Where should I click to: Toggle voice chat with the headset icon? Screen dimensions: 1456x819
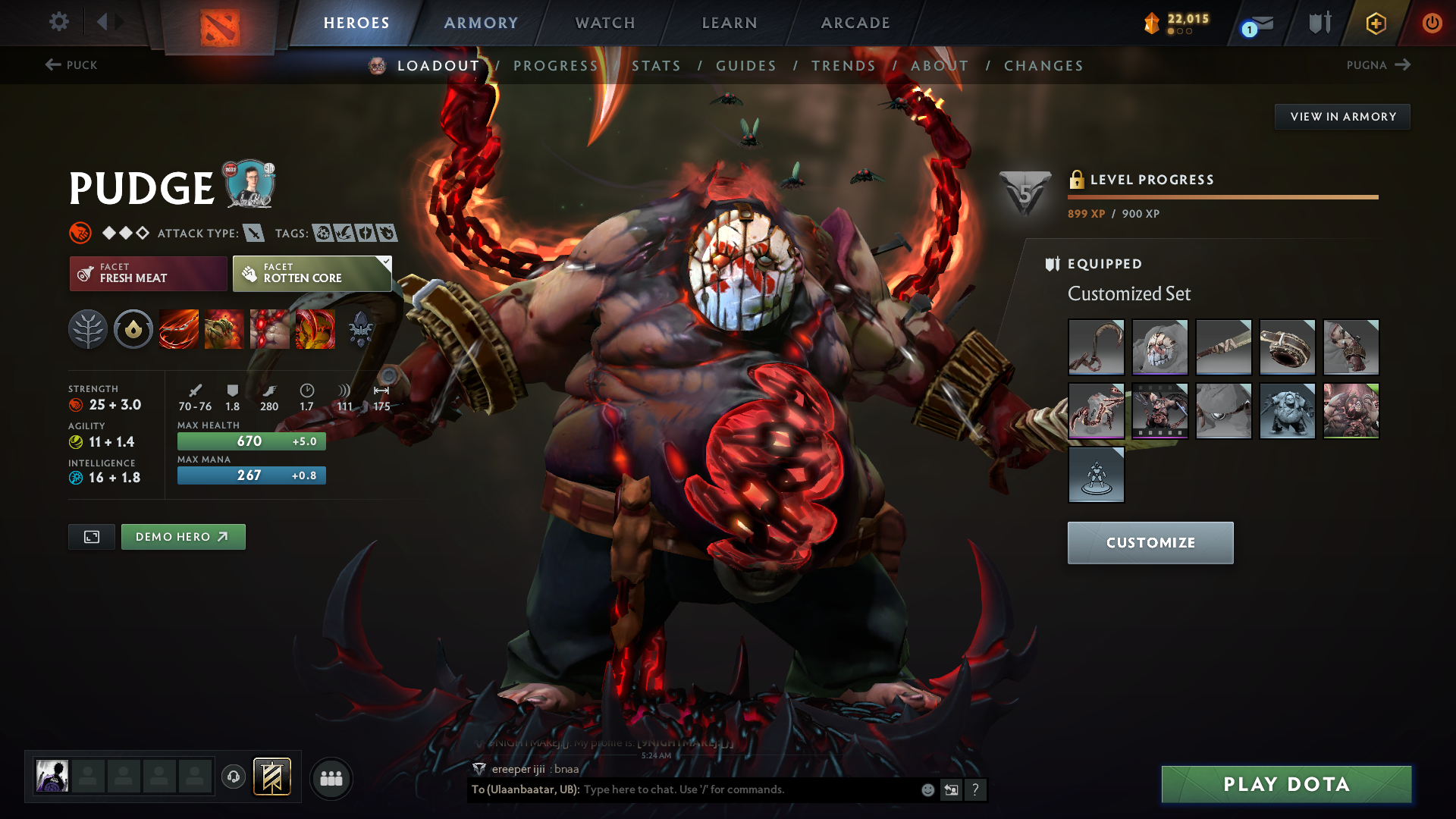[x=233, y=777]
